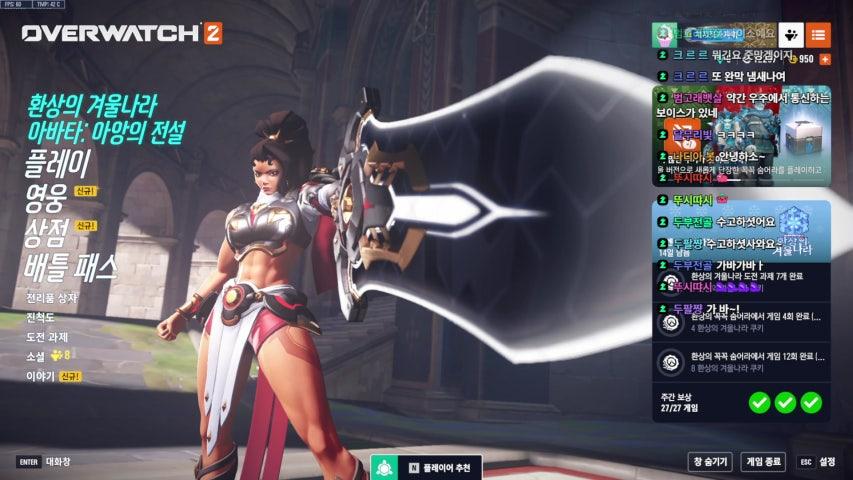Go to the 상점 (Shop) menu
The height and width of the screenshot is (480, 853).
[x=45, y=232]
